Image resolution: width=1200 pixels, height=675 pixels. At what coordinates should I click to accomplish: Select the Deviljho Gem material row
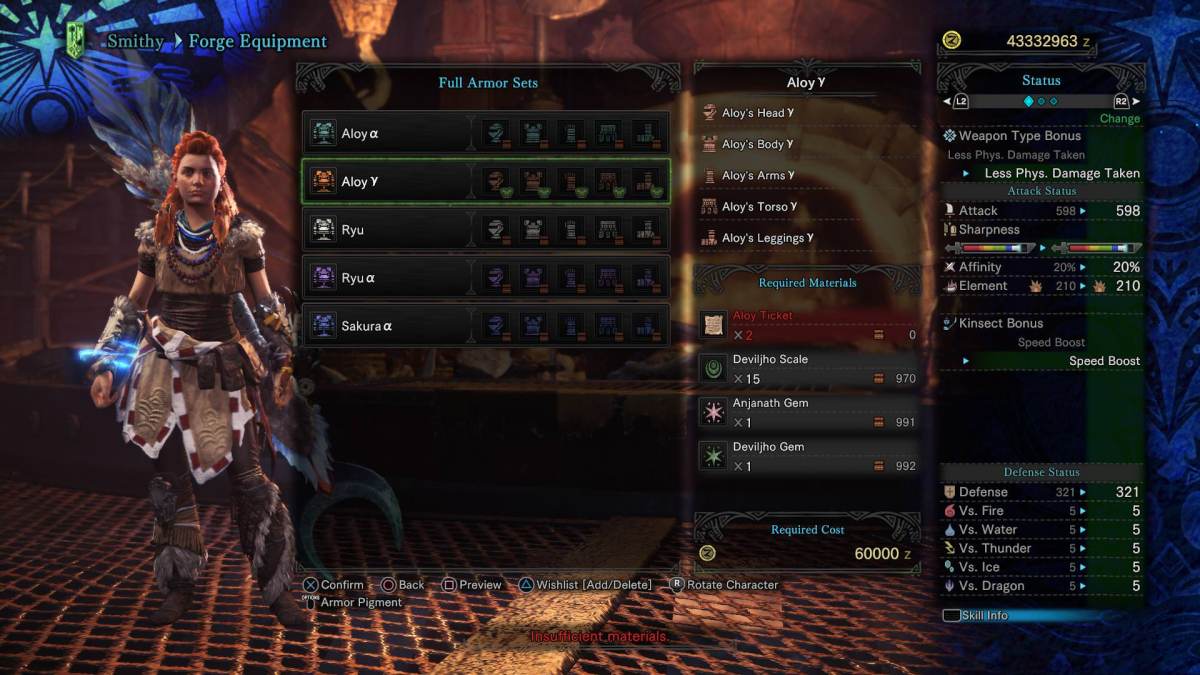[x=808, y=457]
